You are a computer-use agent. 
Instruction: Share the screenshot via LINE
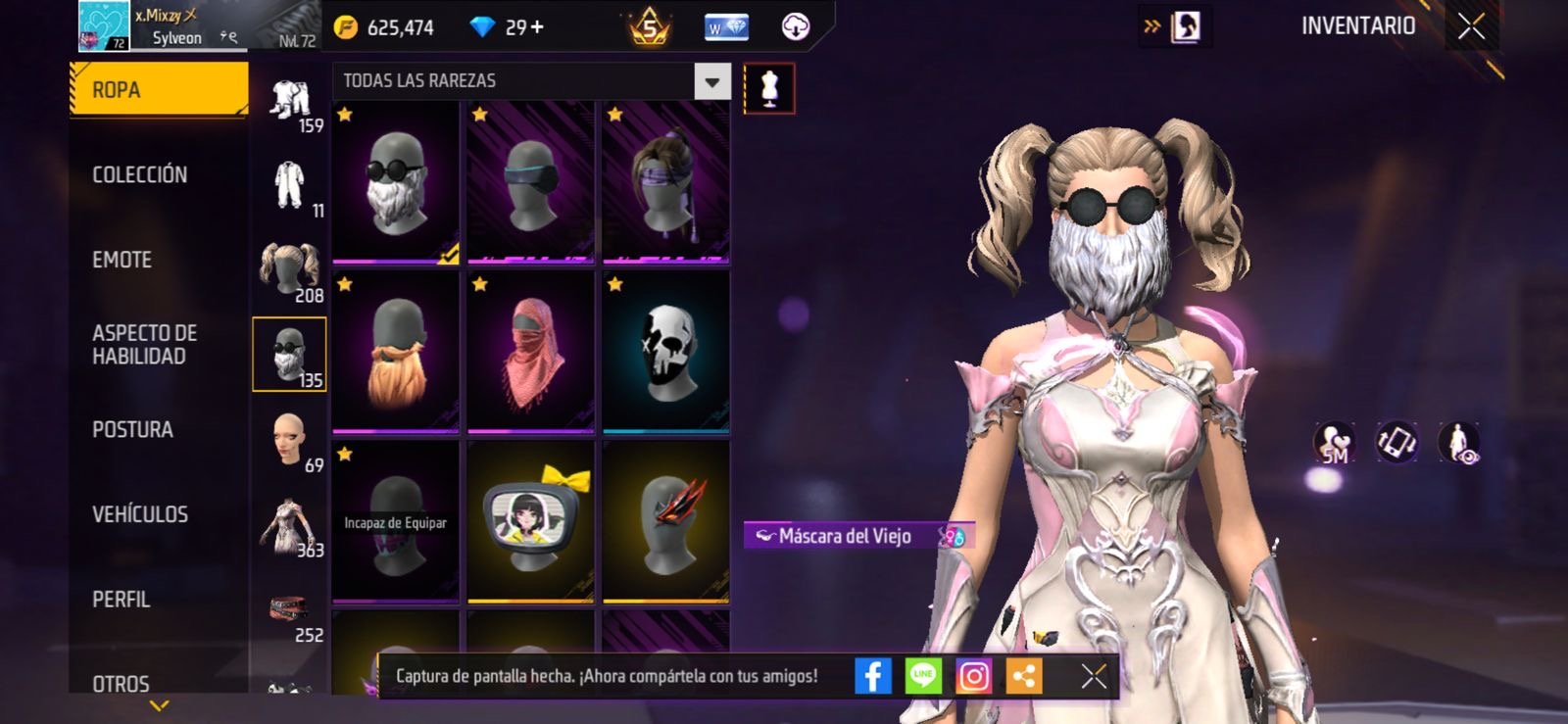point(922,676)
